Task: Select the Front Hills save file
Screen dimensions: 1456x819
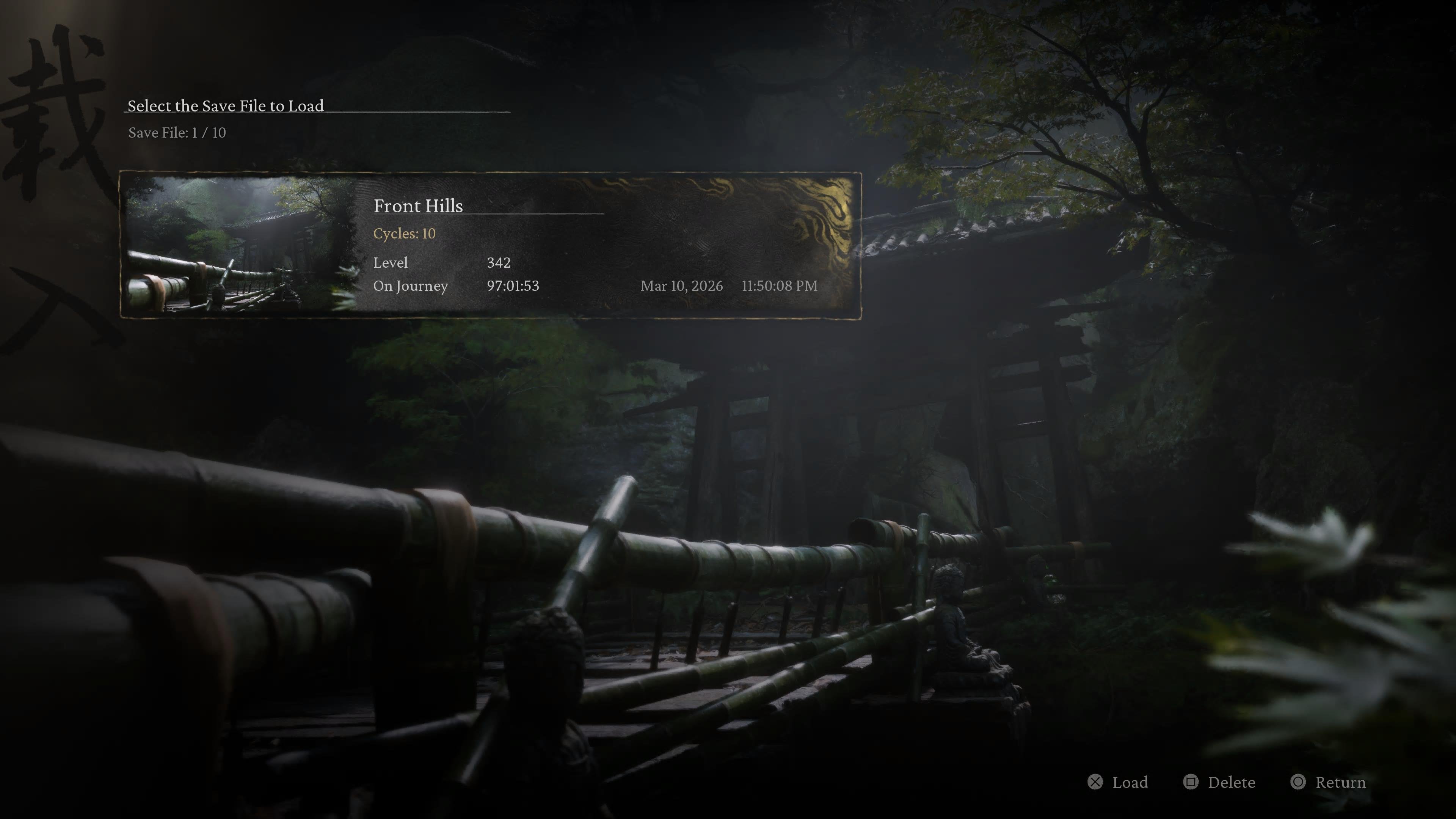Action: pyautogui.click(x=490, y=245)
